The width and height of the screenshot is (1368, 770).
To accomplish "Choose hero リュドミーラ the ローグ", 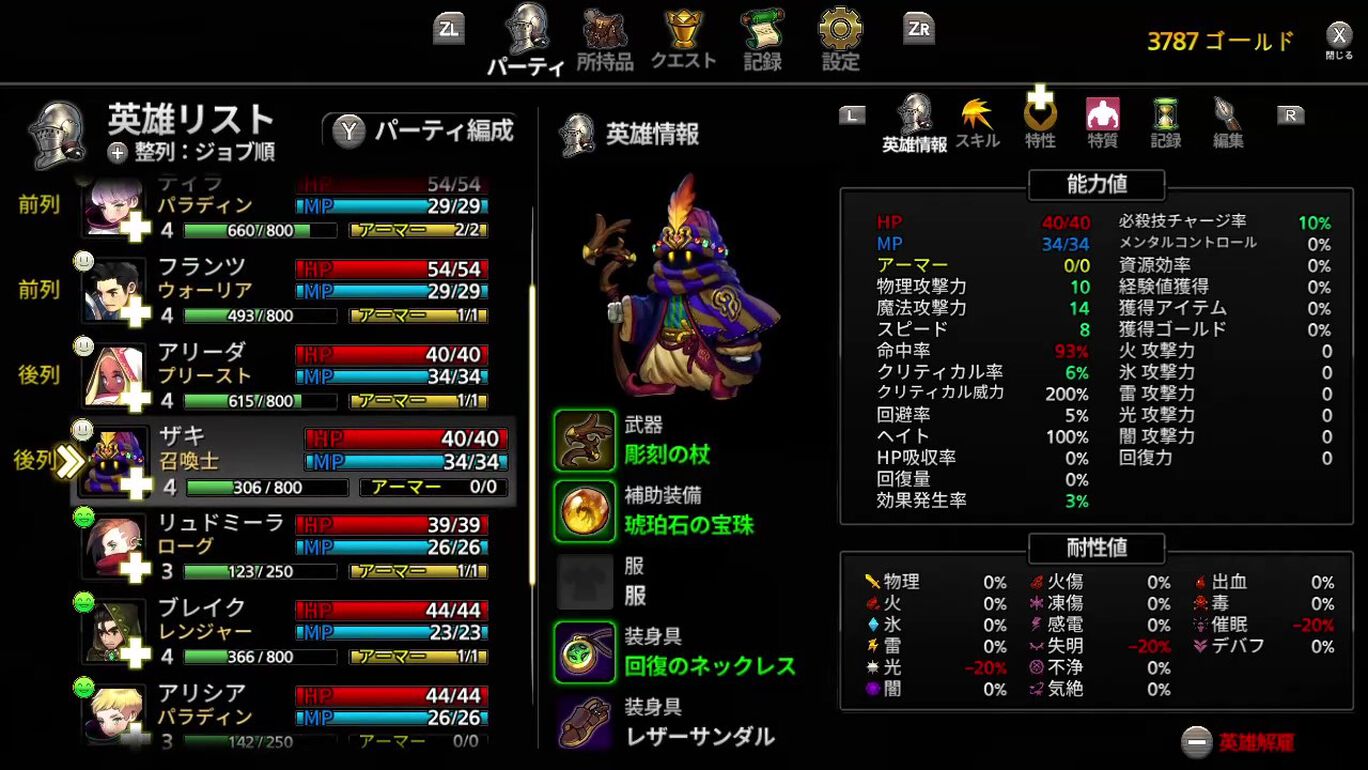I will [x=290, y=546].
